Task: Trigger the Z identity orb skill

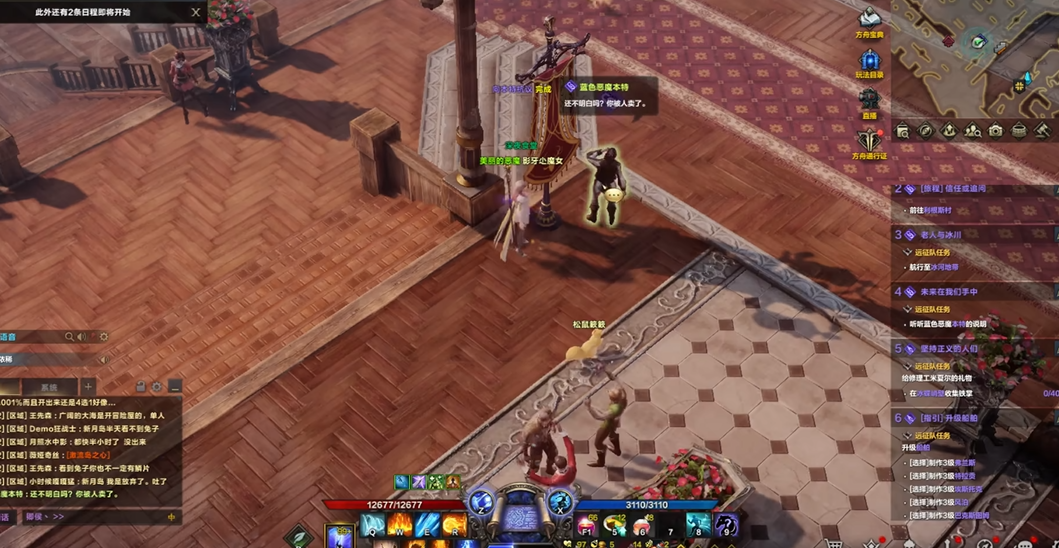Action: click(482, 501)
